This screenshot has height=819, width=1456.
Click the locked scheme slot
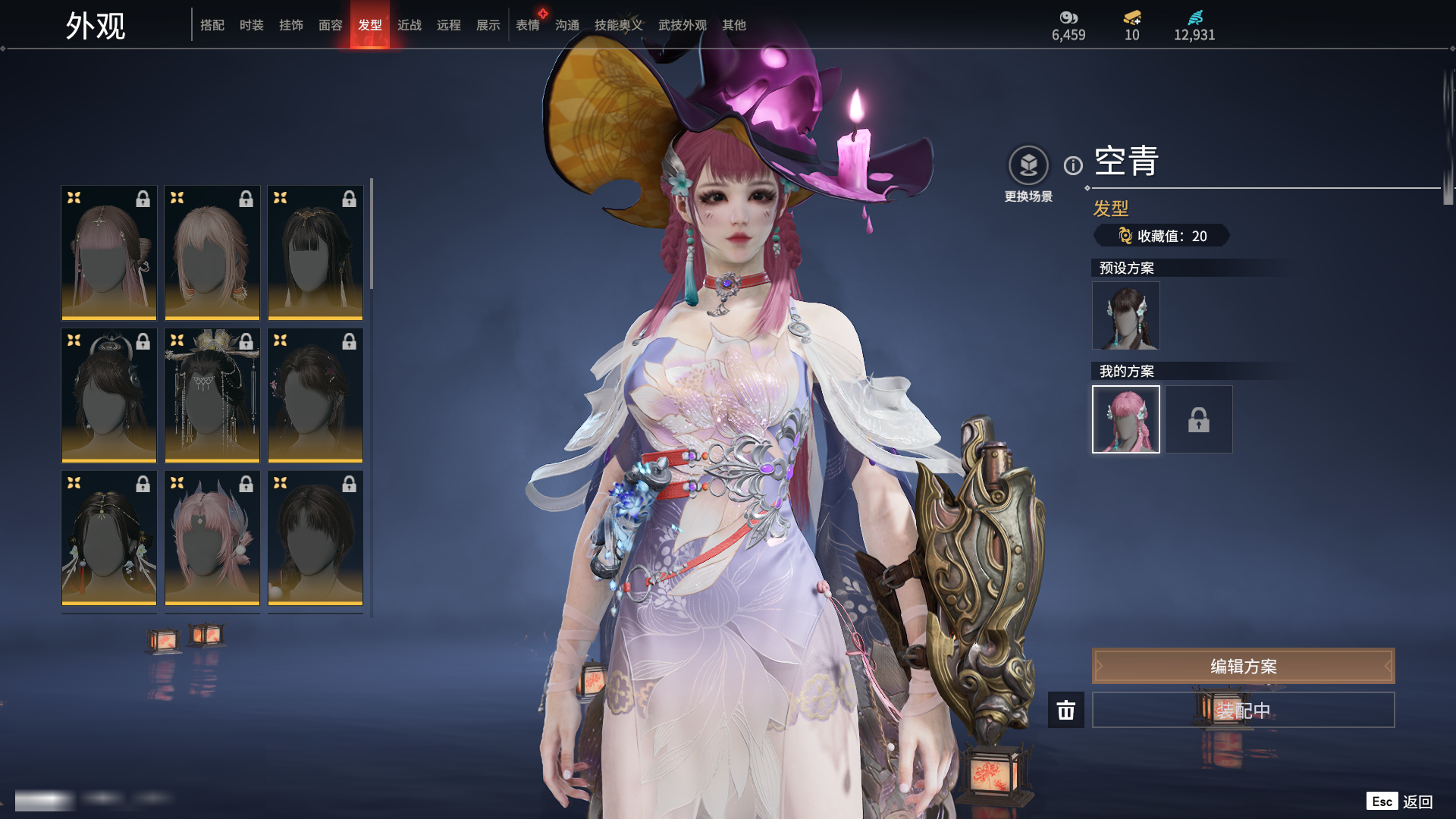point(1199,419)
